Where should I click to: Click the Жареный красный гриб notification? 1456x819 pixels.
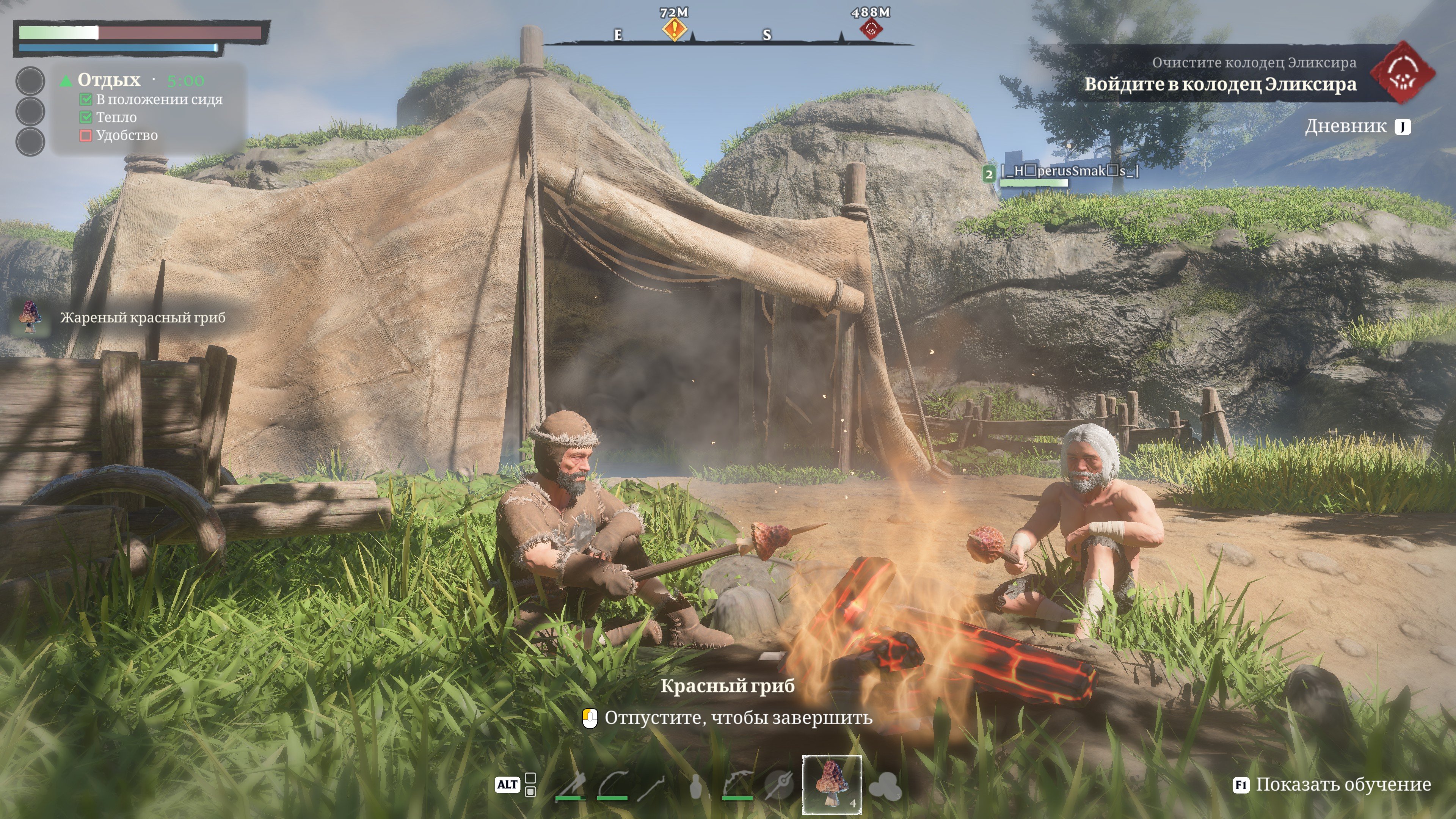(x=141, y=318)
